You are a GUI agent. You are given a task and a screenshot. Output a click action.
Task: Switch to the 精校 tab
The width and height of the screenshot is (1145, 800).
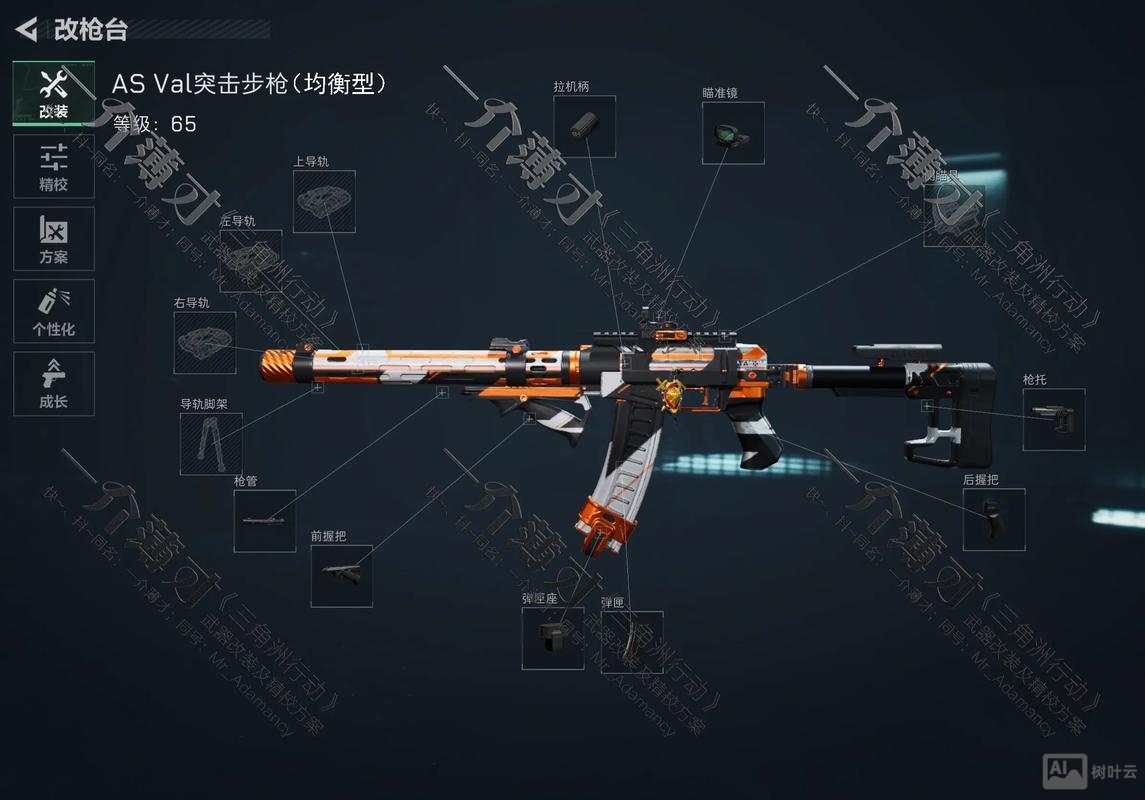pyautogui.click(x=54, y=166)
